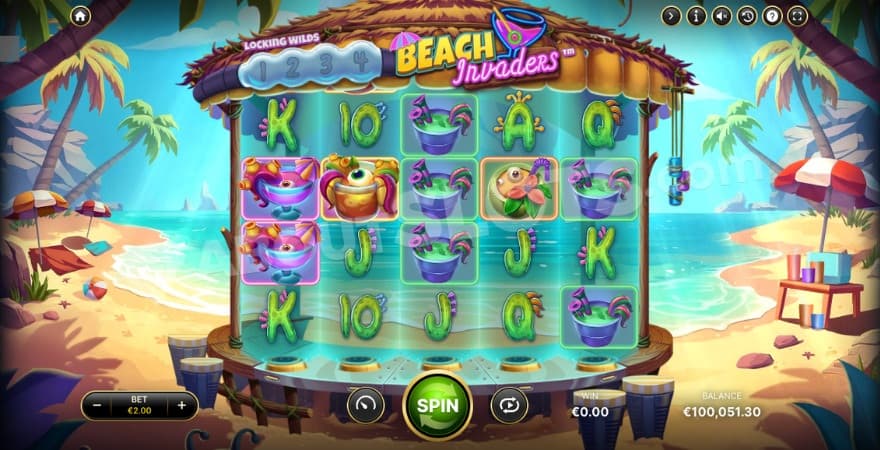880x450 pixels.
Task: Increase the bet with the plus button
Action: pos(182,405)
